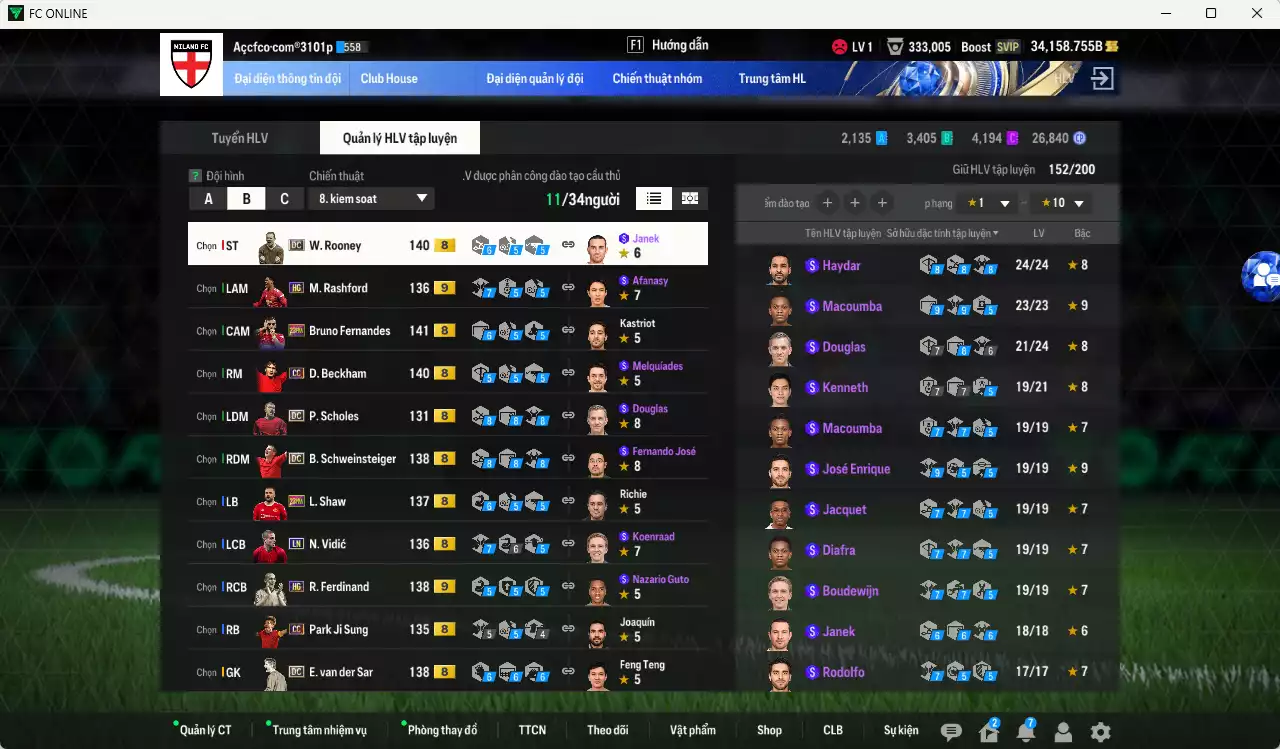
Task: Open the settings gear icon in the bottom bar
Action: pyautogui.click(x=1098, y=732)
